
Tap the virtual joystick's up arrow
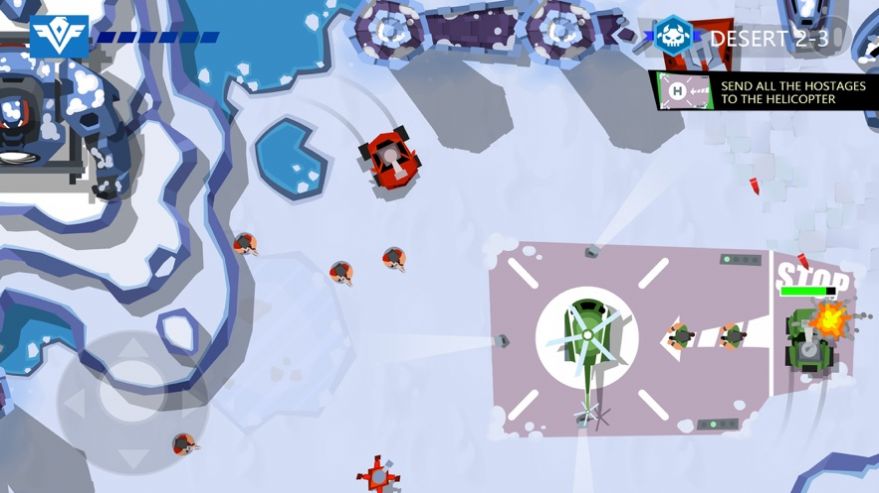[x=131, y=349]
